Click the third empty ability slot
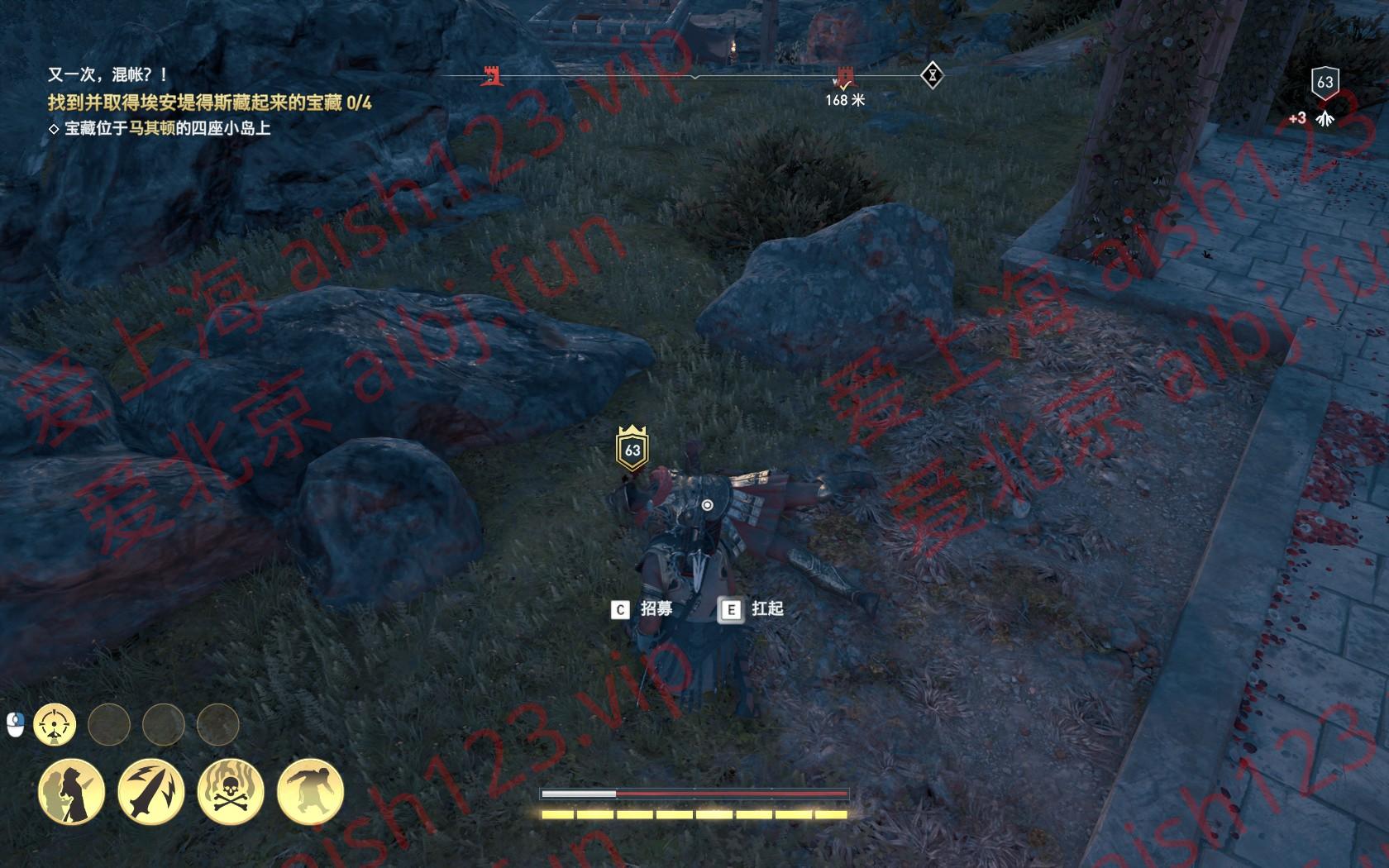This screenshot has width=1389, height=868. (220, 722)
